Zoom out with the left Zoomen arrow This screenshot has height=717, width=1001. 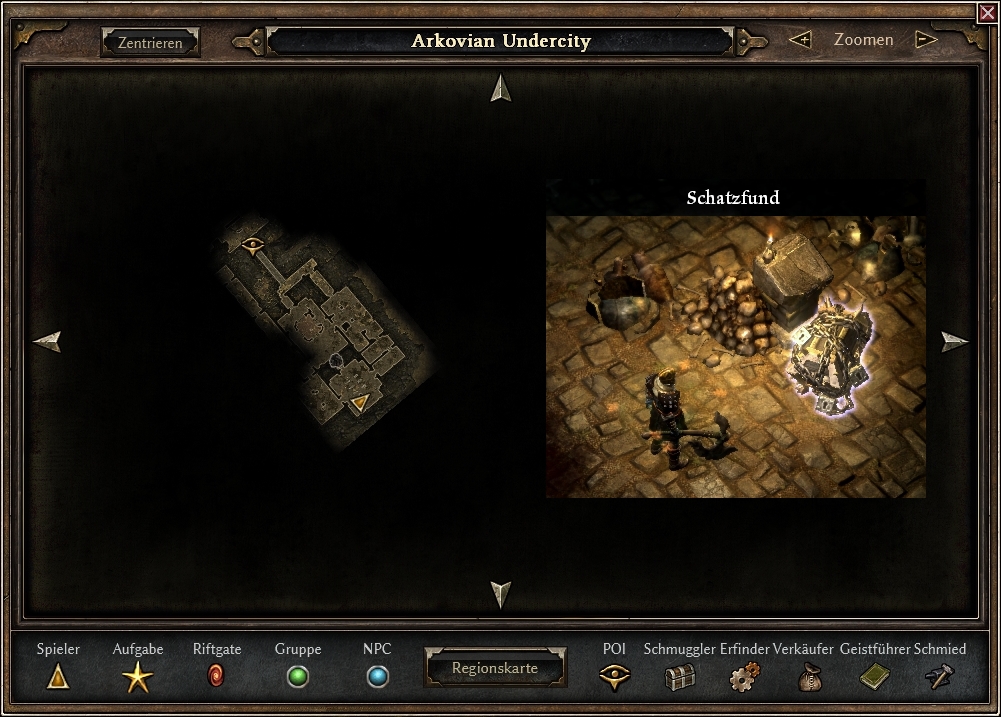[x=799, y=40]
